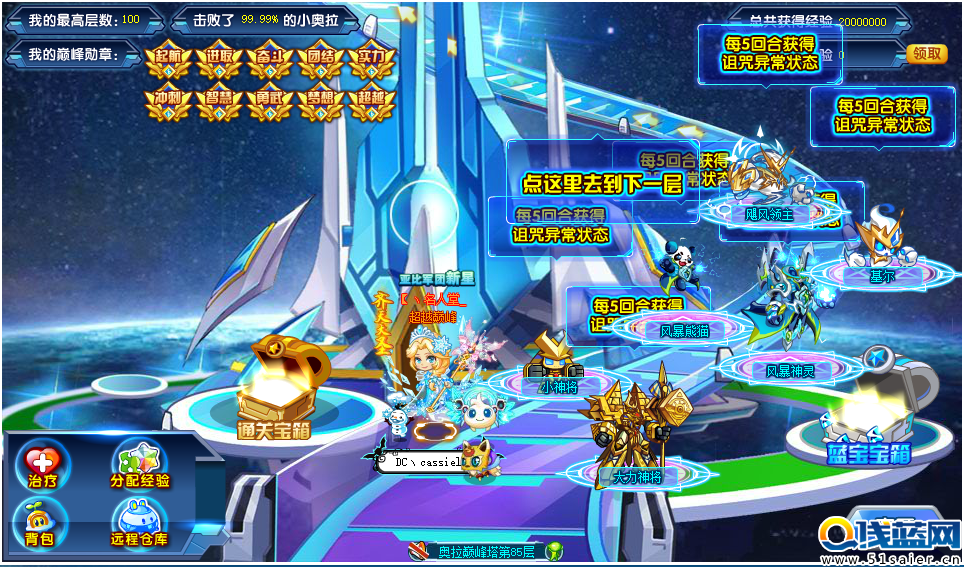The height and width of the screenshot is (567, 964).
Task: Open the 背包 backpack
Action: pyautogui.click(x=41, y=523)
